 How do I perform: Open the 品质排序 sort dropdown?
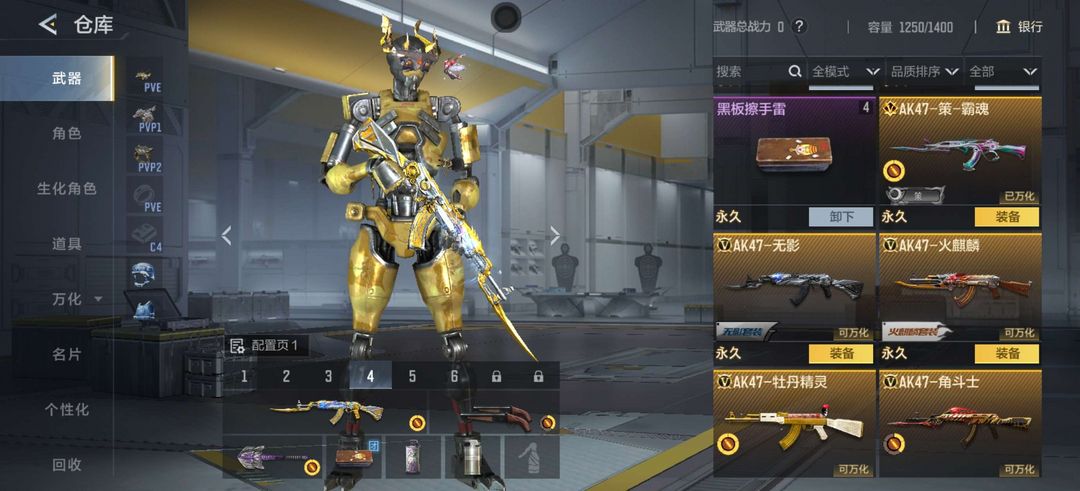(924, 72)
